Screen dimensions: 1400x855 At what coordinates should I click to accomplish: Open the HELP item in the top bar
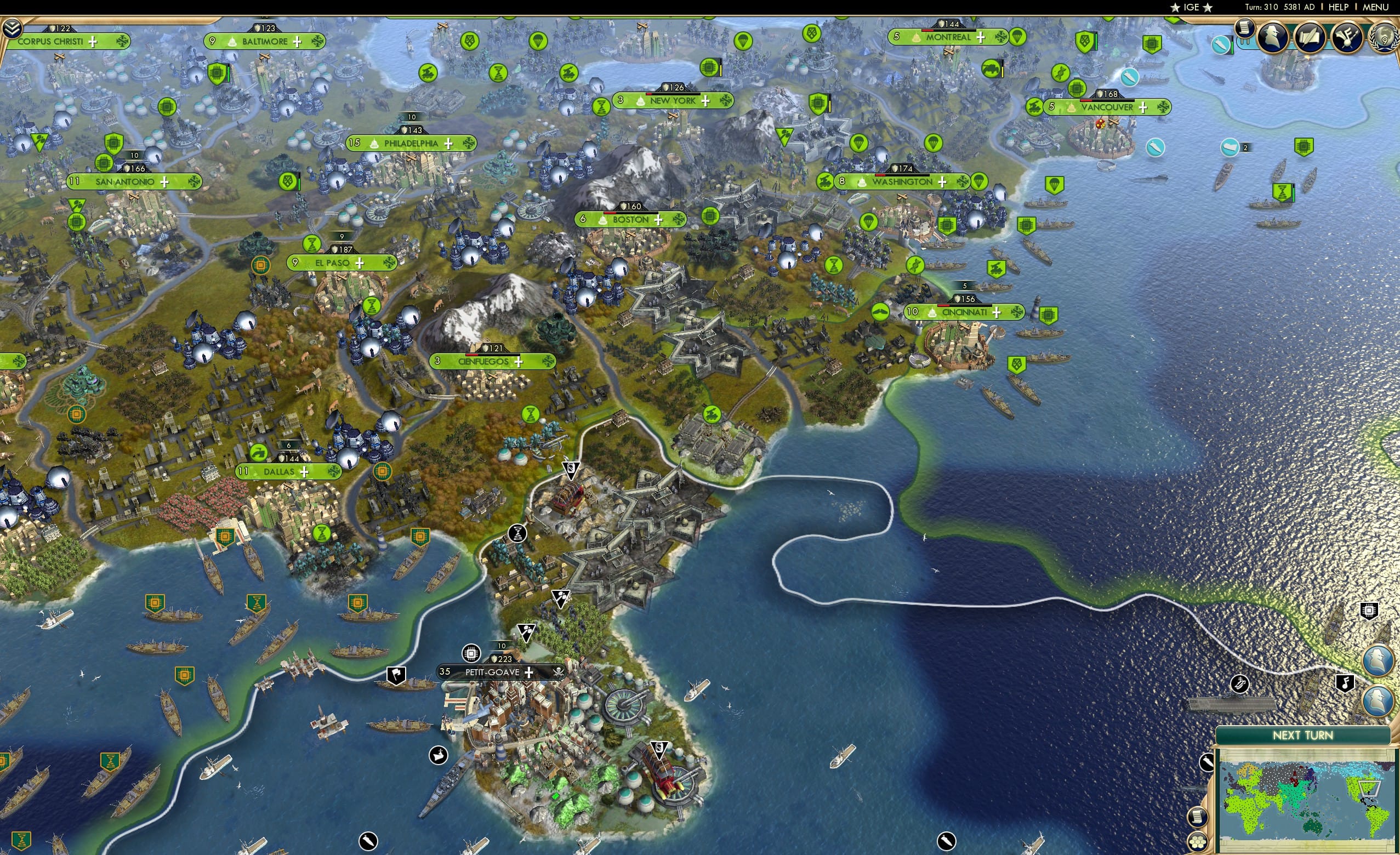pyautogui.click(x=1339, y=7)
